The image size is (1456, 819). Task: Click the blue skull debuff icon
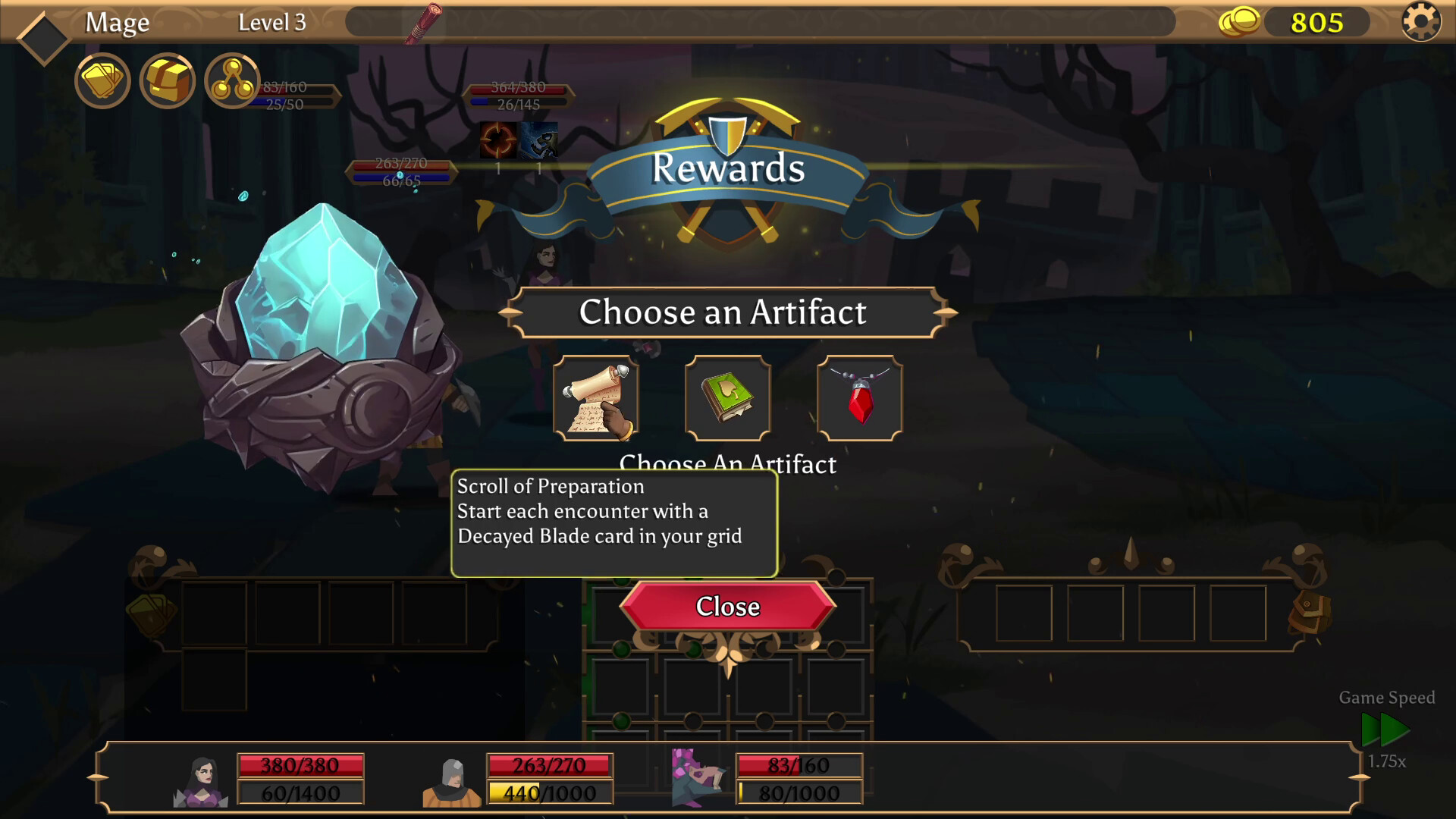(540, 141)
